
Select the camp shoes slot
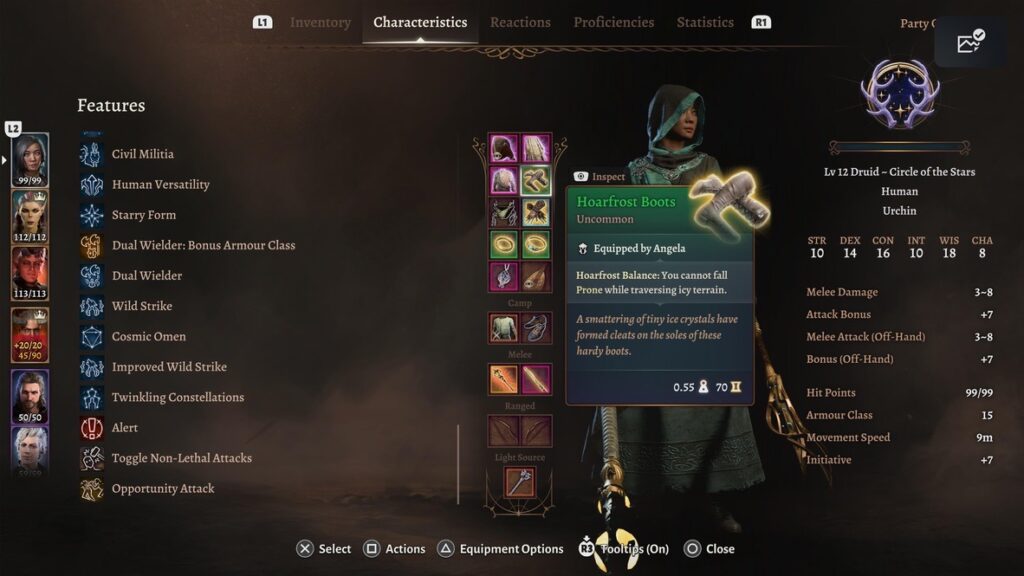537,328
